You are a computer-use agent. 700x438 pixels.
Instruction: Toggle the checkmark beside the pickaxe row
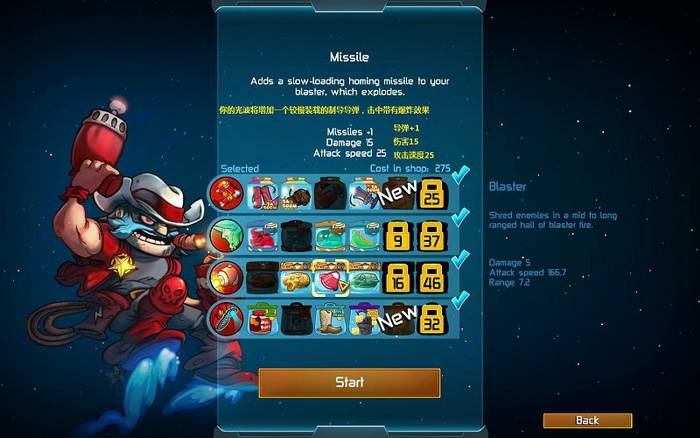(461, 302)
